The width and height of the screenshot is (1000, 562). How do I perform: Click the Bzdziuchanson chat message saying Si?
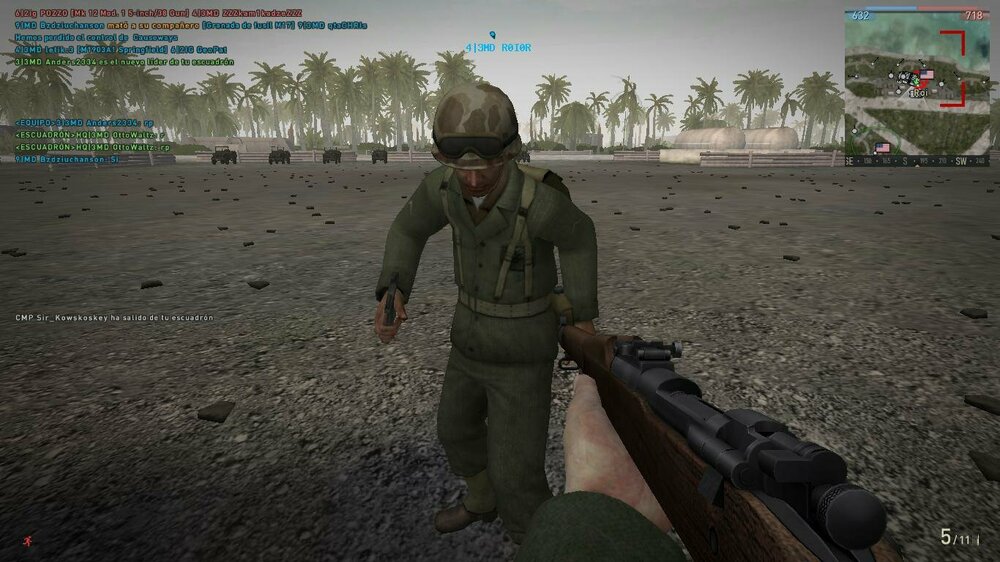[x=68, y=158]
